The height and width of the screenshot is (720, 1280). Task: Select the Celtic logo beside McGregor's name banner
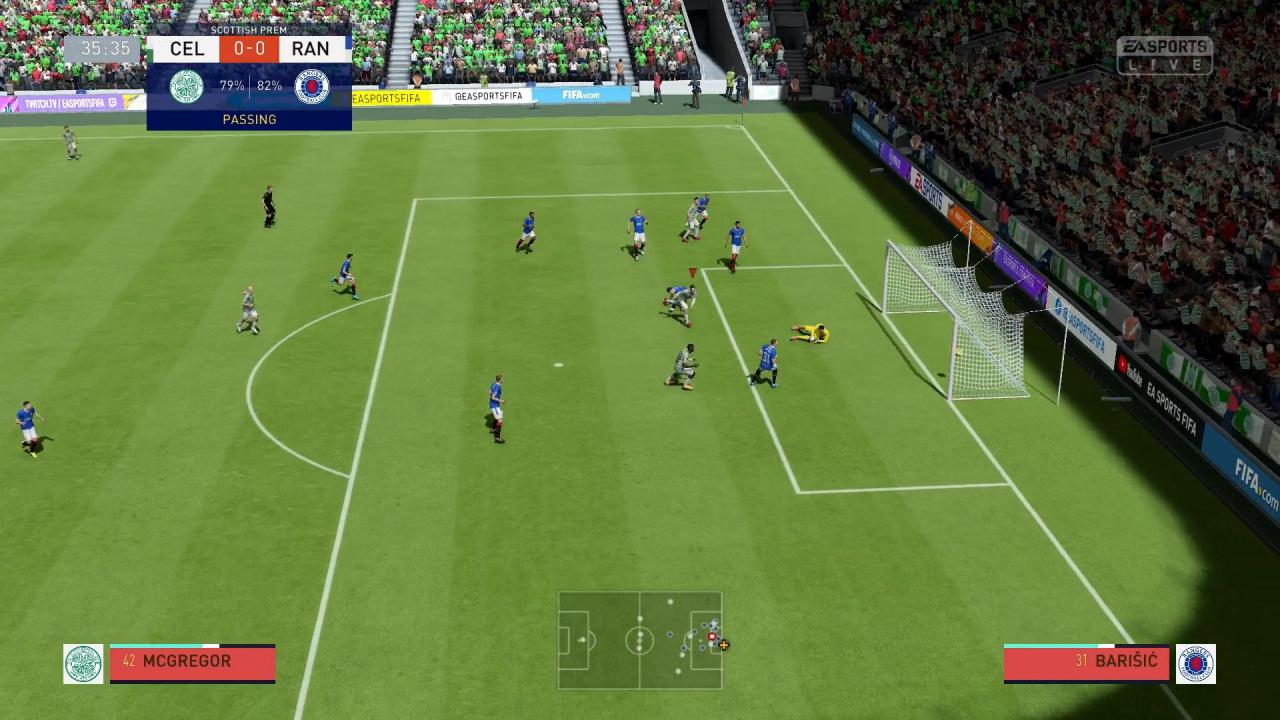(x=83, y=662)
